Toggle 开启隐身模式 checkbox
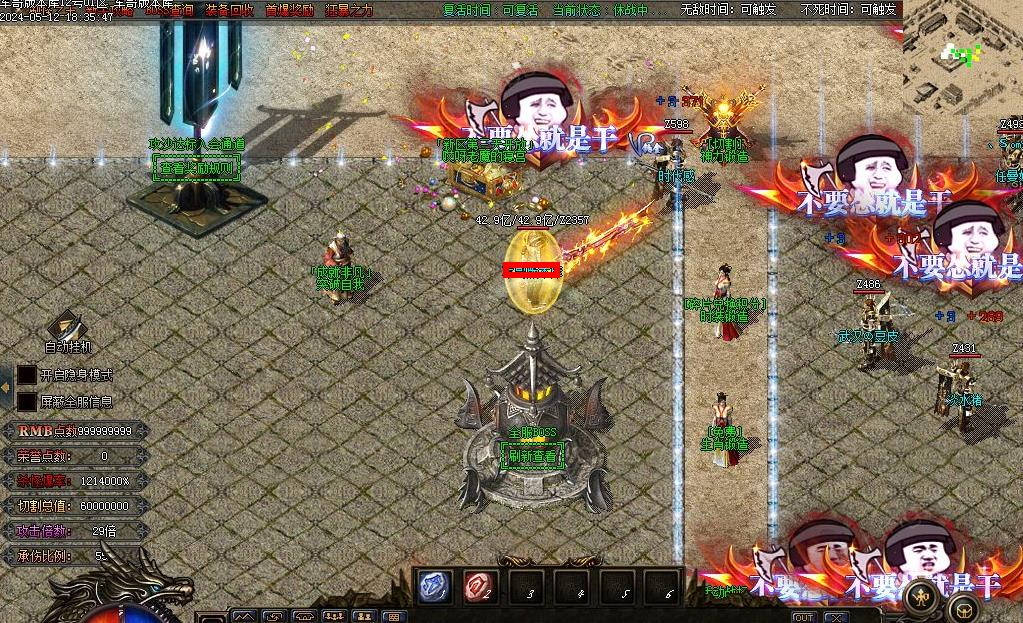This screenshot has width=1023, height=623. pyautogui.click(x=27, y=375)
